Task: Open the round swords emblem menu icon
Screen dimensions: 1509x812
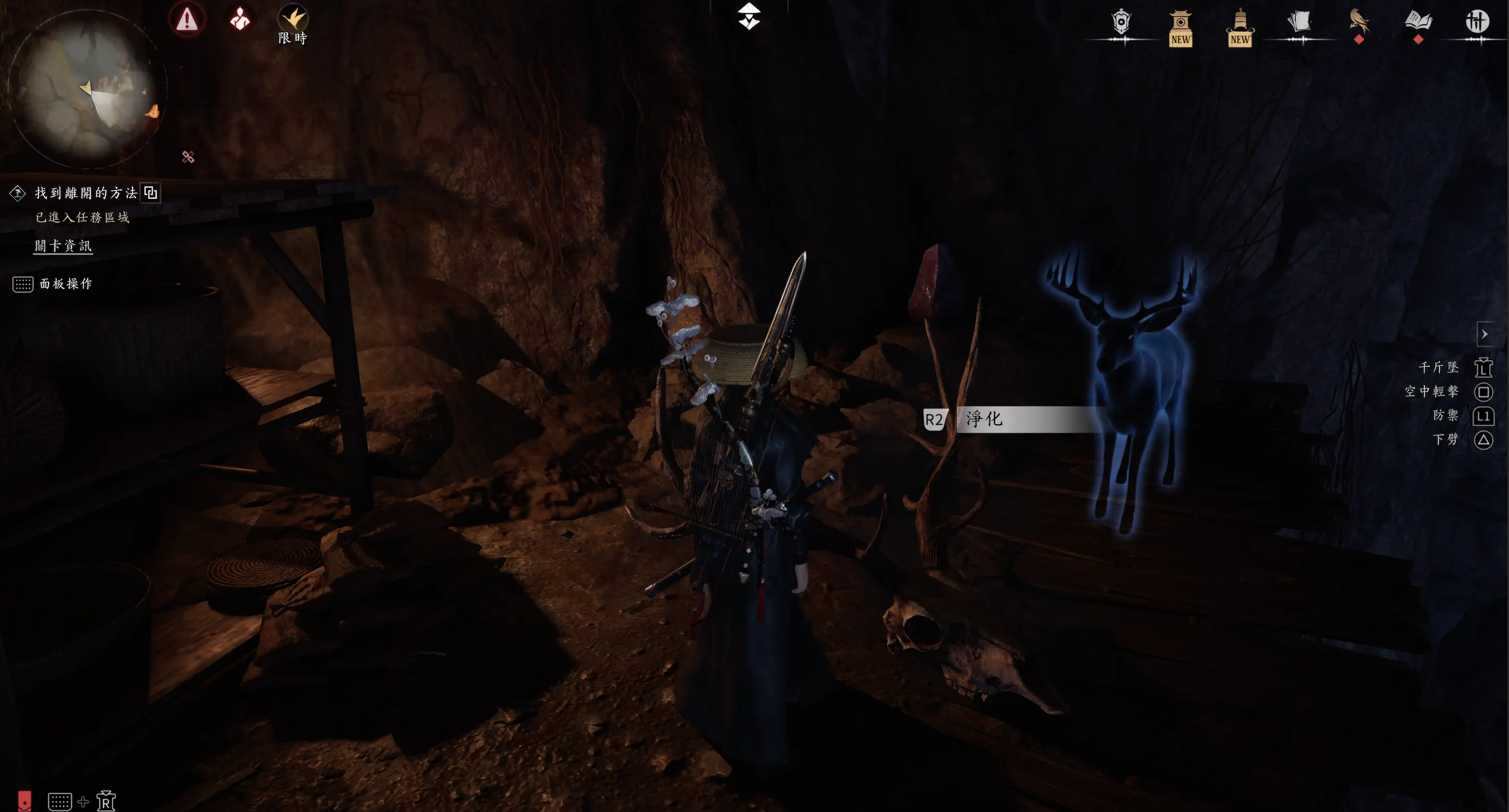Action: [x=1477, y=22]
